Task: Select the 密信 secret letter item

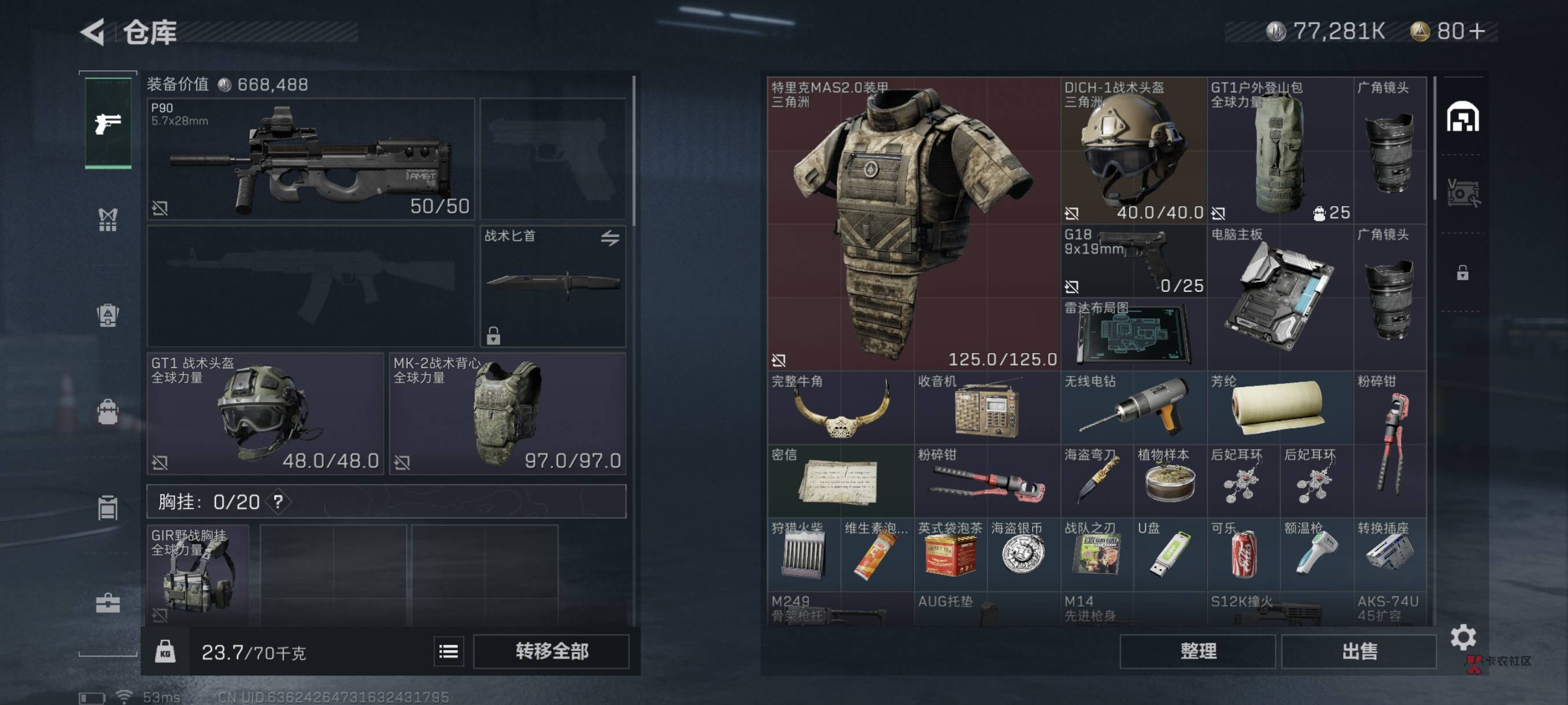Action: coord(840,481)
